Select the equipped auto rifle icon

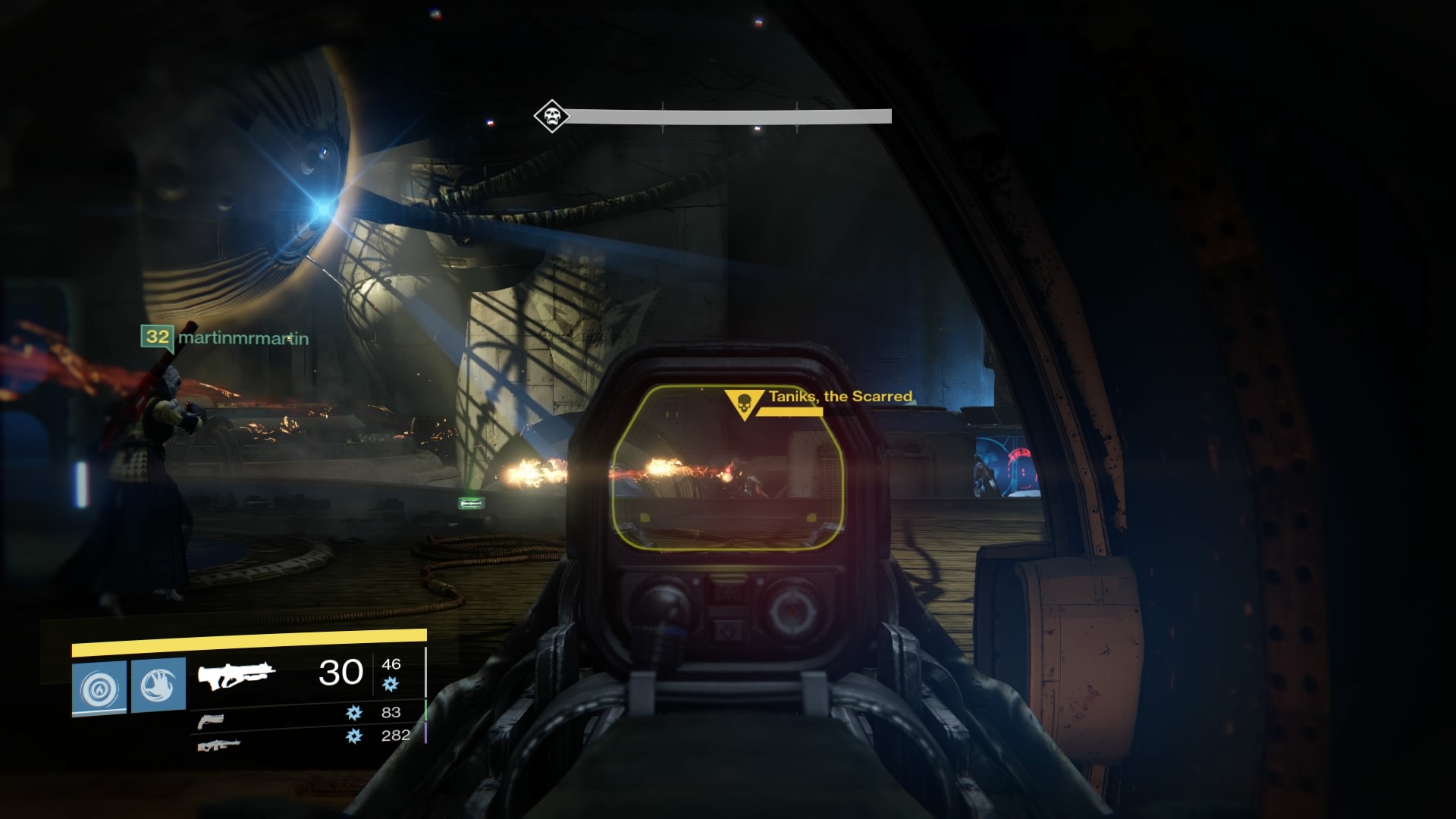coord(237,676)
